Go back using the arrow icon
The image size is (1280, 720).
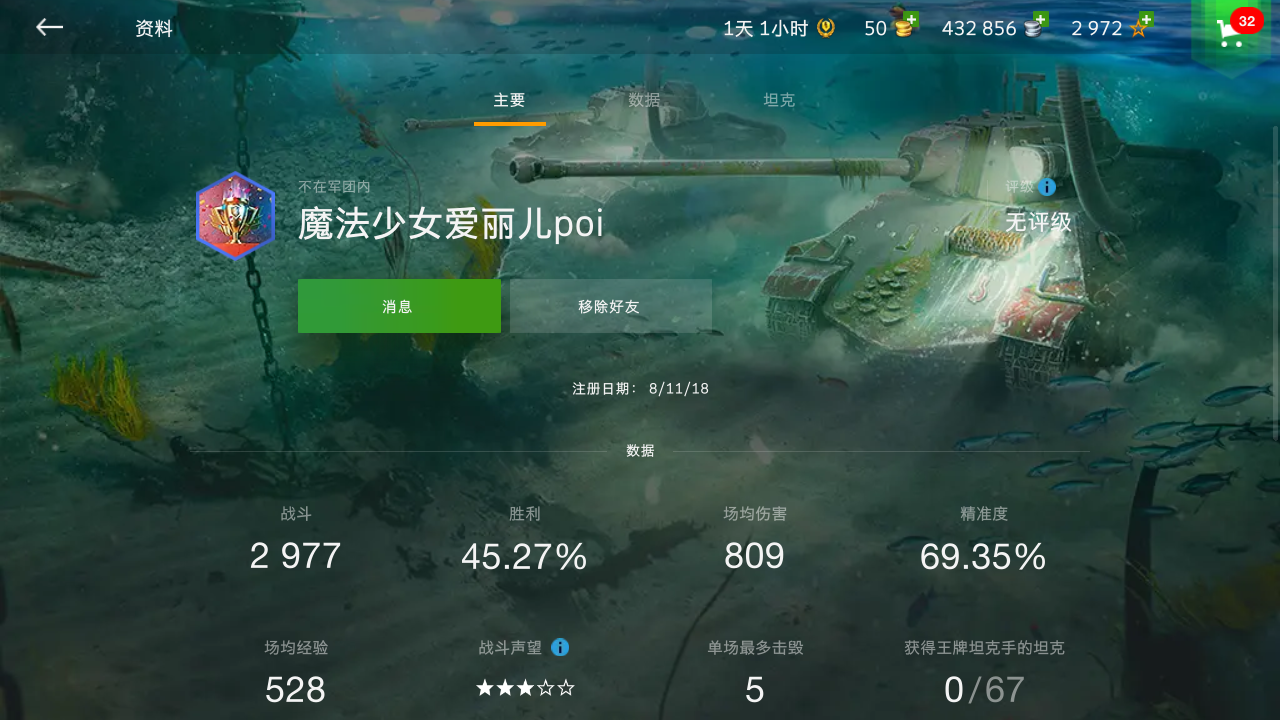48,28
